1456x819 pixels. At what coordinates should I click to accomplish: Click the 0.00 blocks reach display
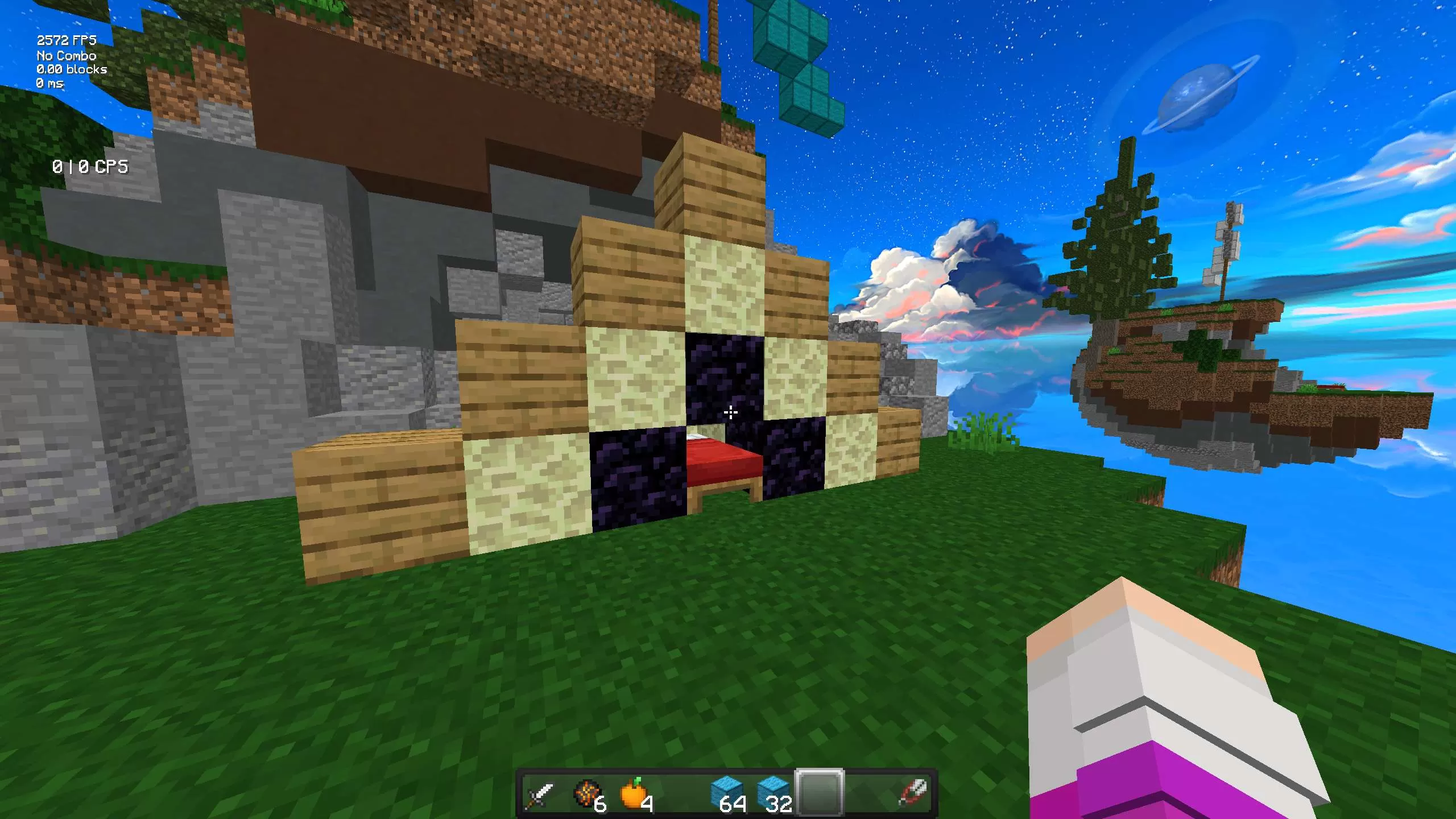(71, 69)
